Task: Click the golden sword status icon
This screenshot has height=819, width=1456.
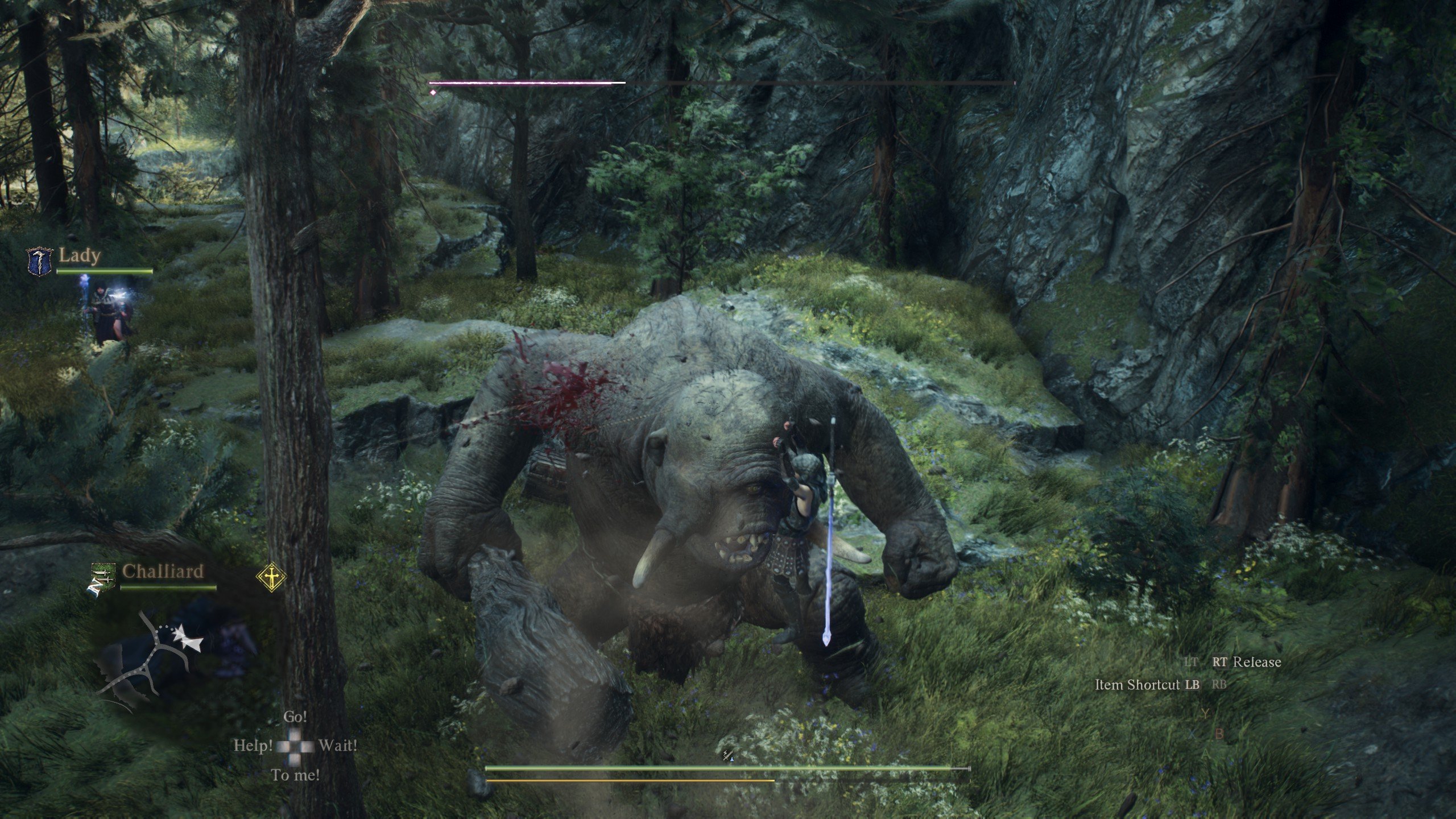Action: click(x=271, y=577)
